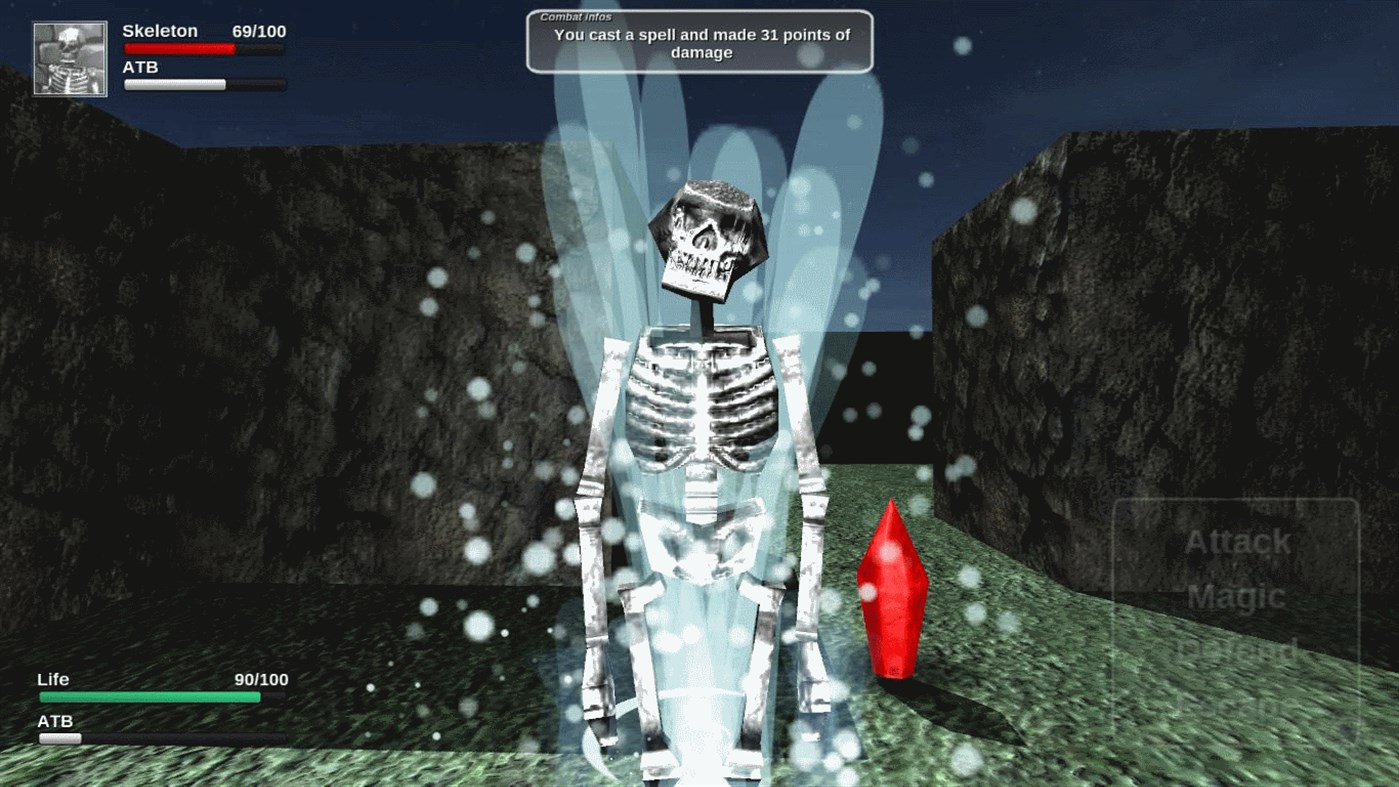Click the 90/100 Life value

tap(262, 679)
